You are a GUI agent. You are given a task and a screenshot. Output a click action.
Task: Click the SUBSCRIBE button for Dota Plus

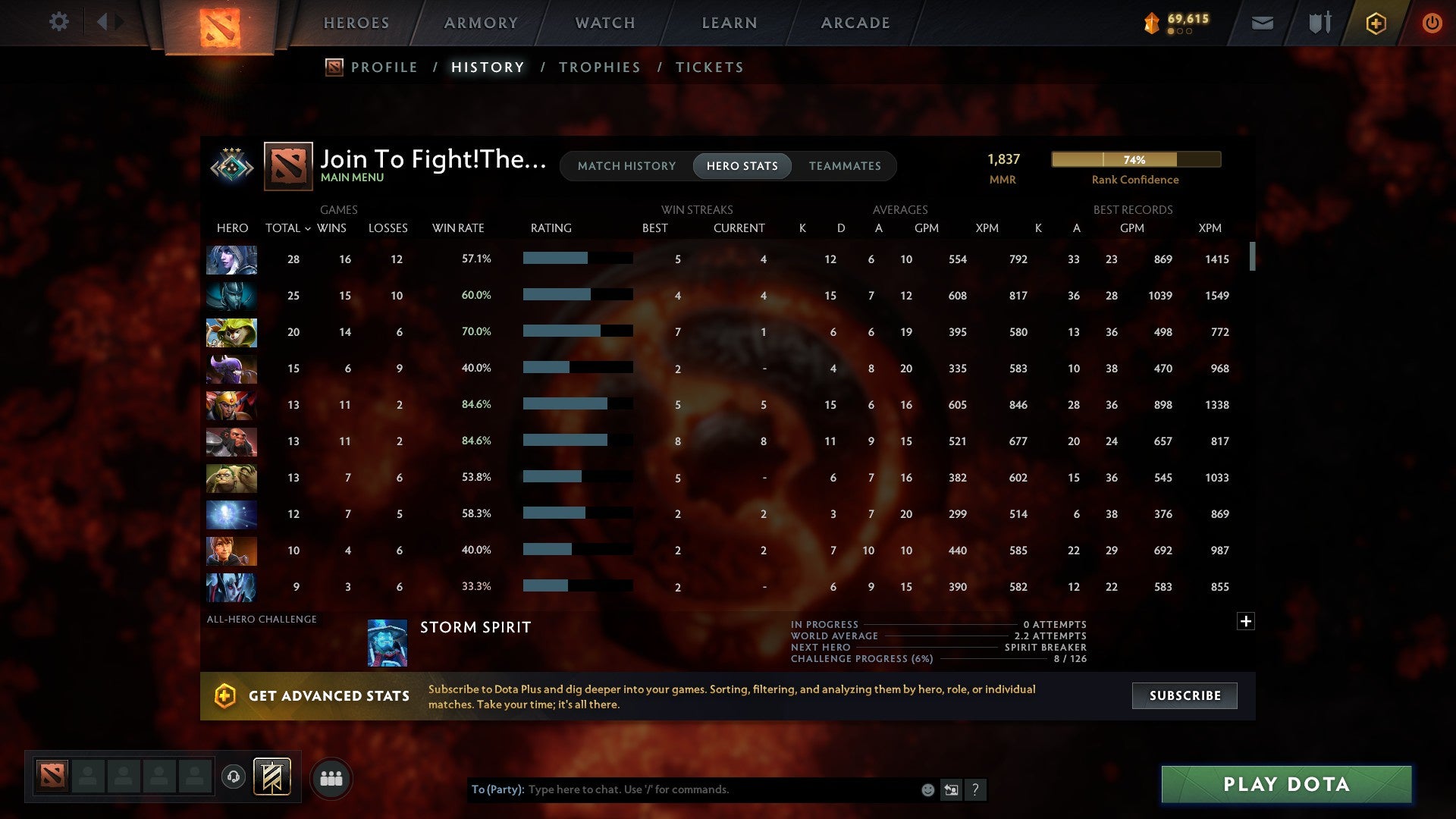click(1184, 695)
